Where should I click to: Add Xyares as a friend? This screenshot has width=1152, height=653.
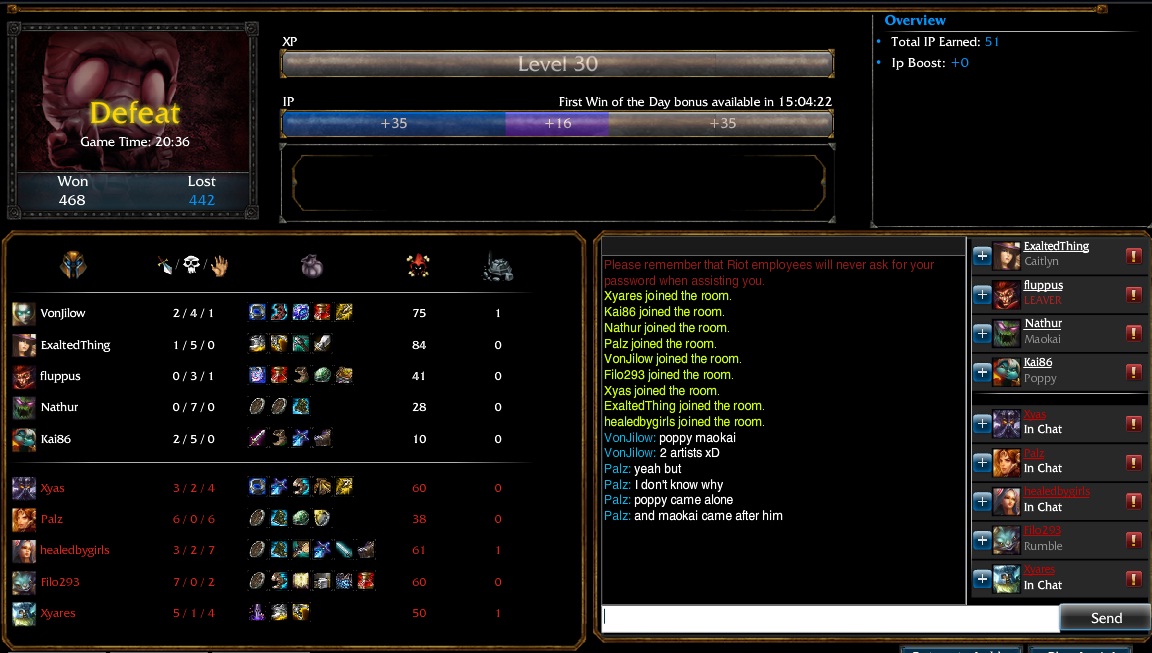click(x=982, y=579)
